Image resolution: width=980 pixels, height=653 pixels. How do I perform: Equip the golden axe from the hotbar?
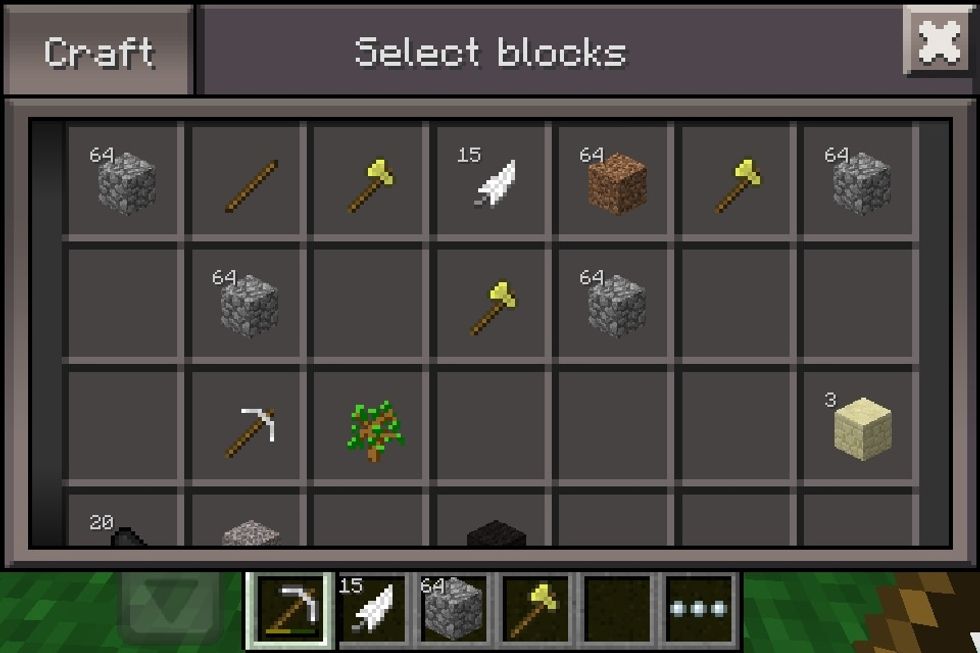537,609
